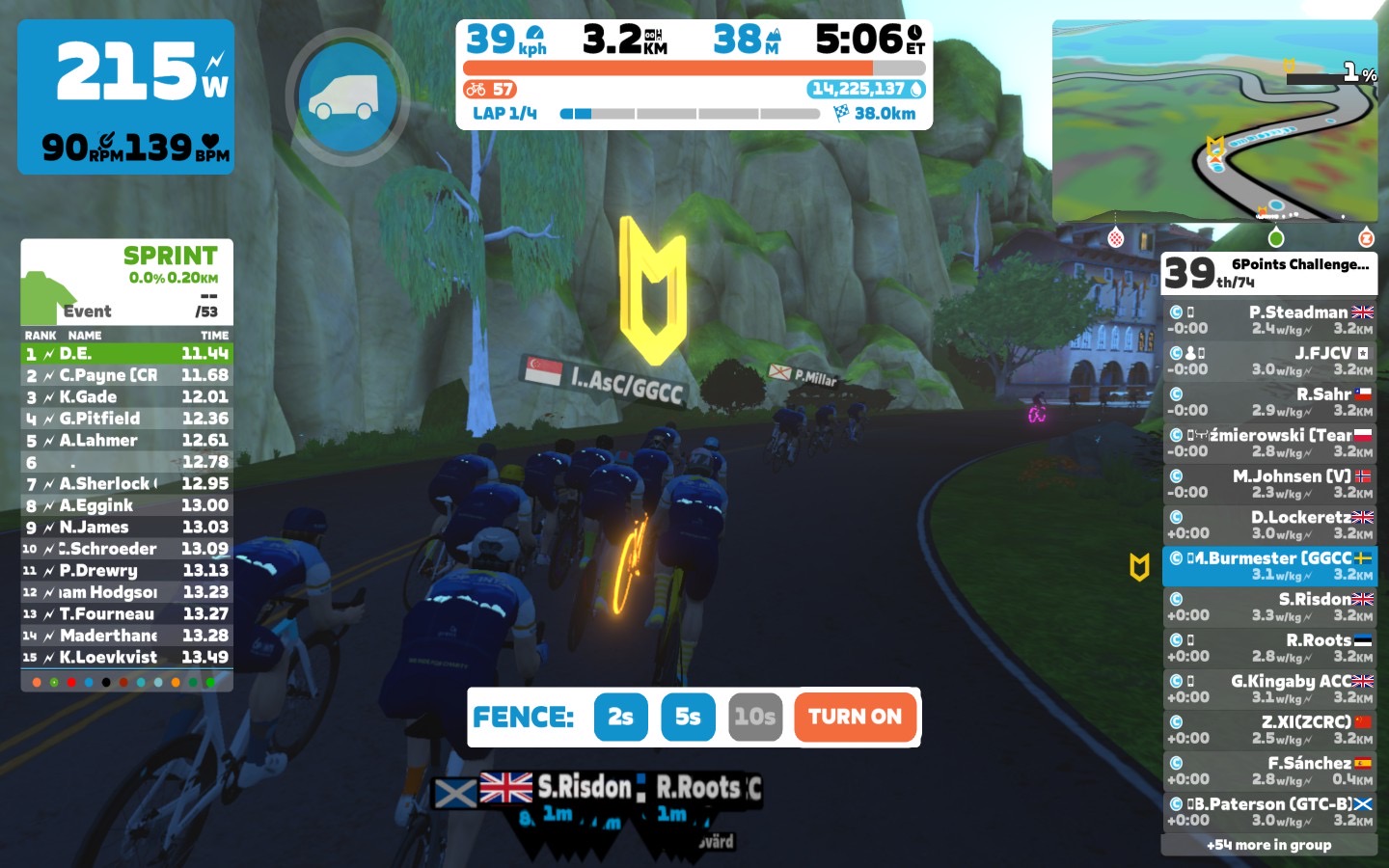Select S.Risdon in the nearby riders list
1389x868 pixels.
click(1268, 607)
